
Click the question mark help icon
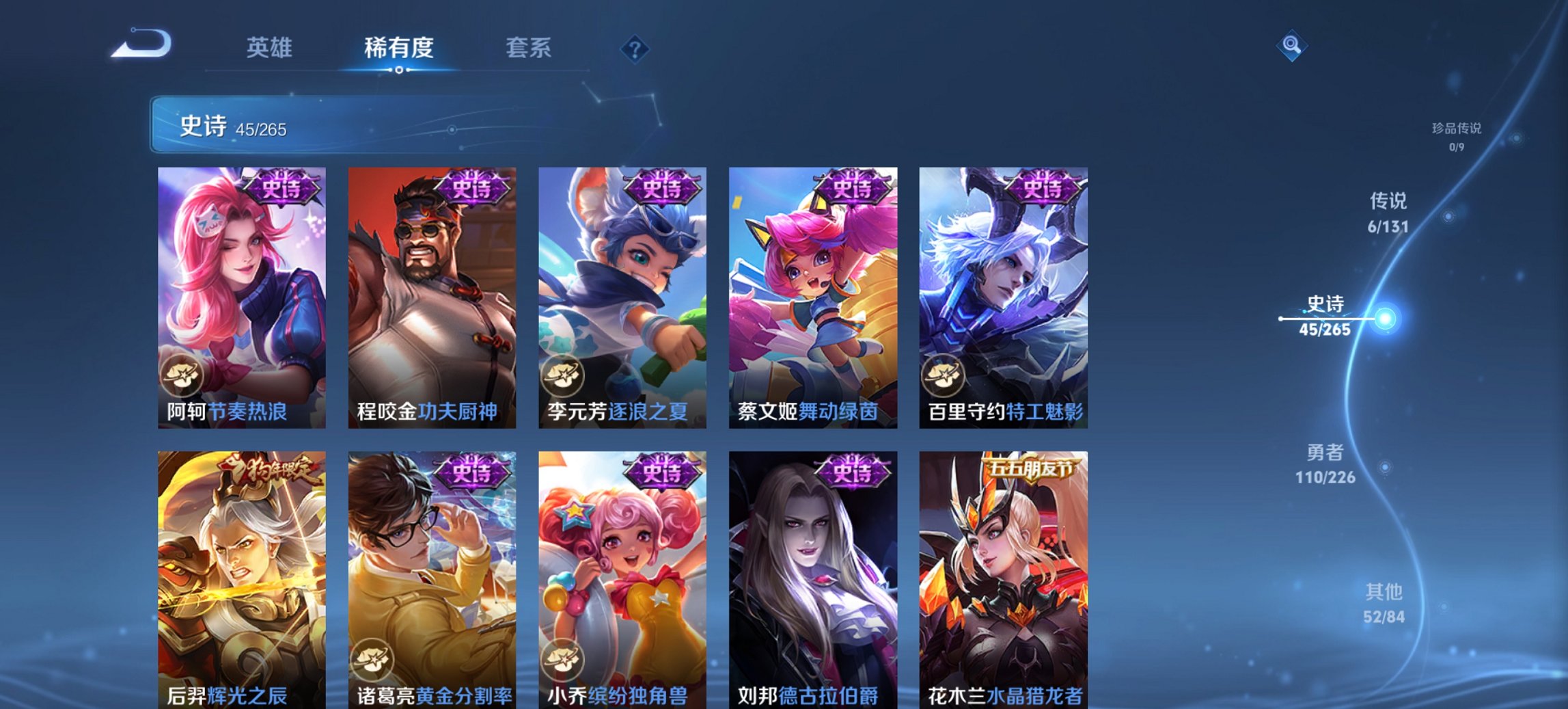point(634,49)
